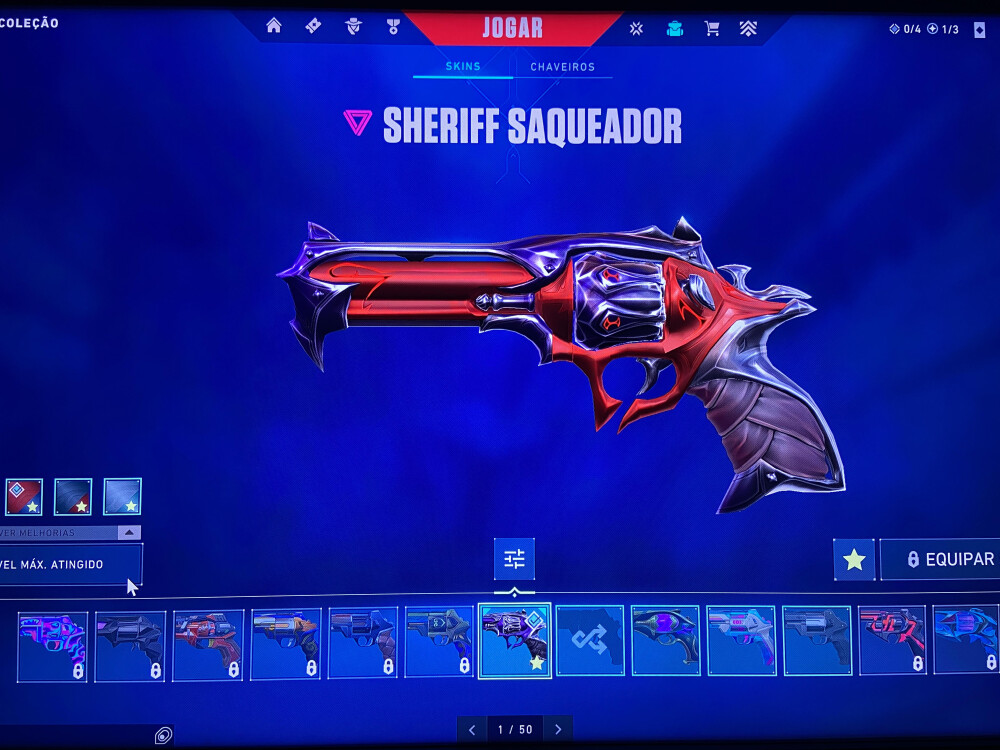This screenshot has height=750, width=1000.
Task: Open the store shopping cart icon
Action: tap(712, 28)
